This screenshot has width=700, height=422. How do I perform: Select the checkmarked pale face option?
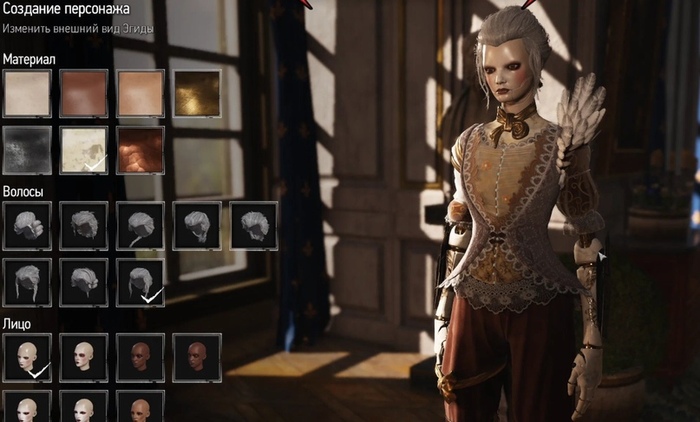click(x=27, y=357)
